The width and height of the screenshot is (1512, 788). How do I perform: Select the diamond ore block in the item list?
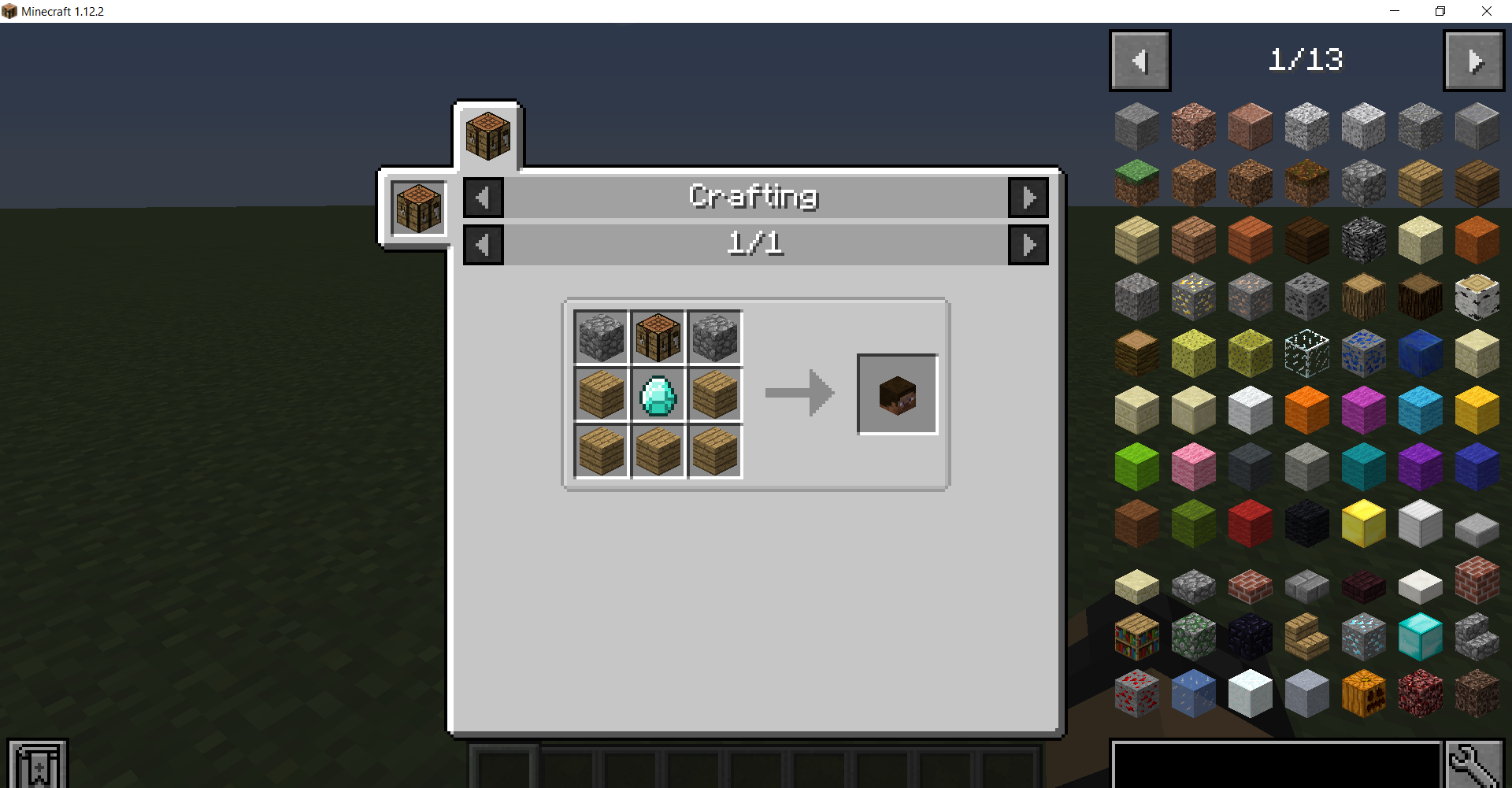(x=1363, y=635)
